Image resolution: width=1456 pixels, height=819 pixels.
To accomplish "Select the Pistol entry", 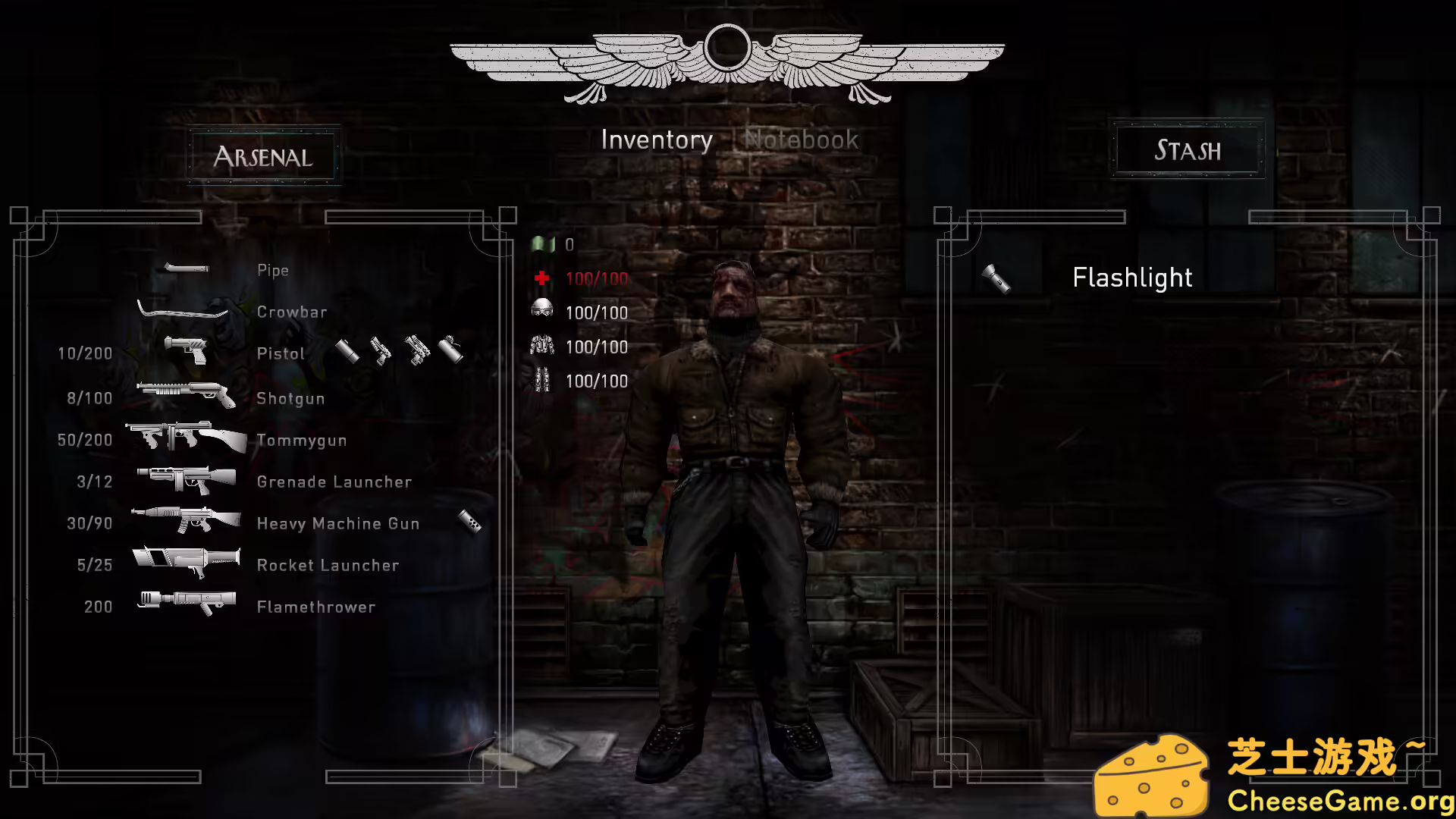I will [281, 353].
